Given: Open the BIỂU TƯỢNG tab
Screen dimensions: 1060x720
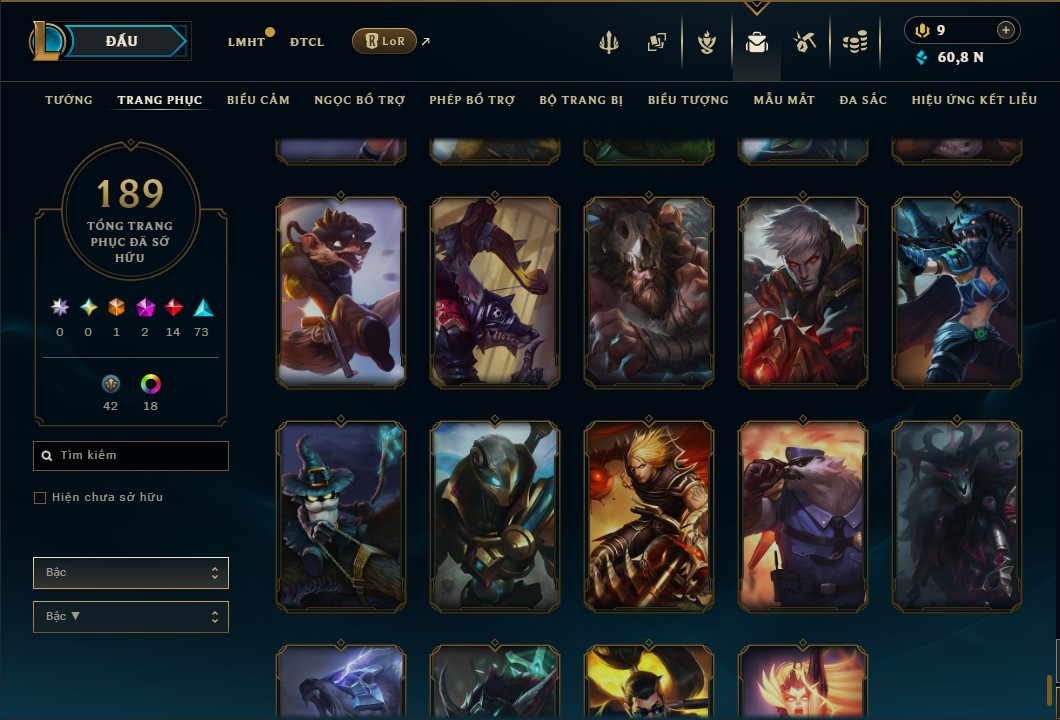Looking at the screenshot, I should [688, 100].
